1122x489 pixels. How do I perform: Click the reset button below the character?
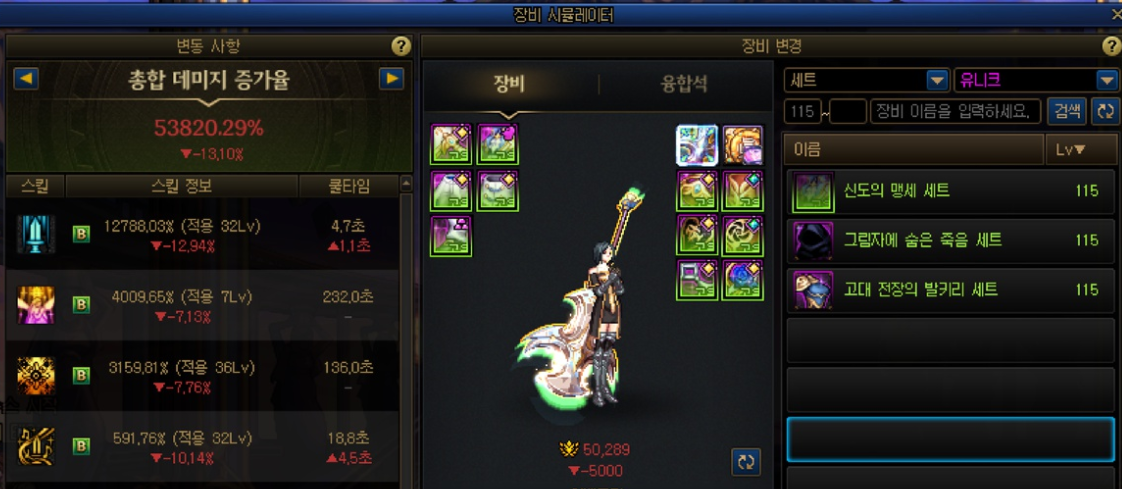[x=746, y=461]
